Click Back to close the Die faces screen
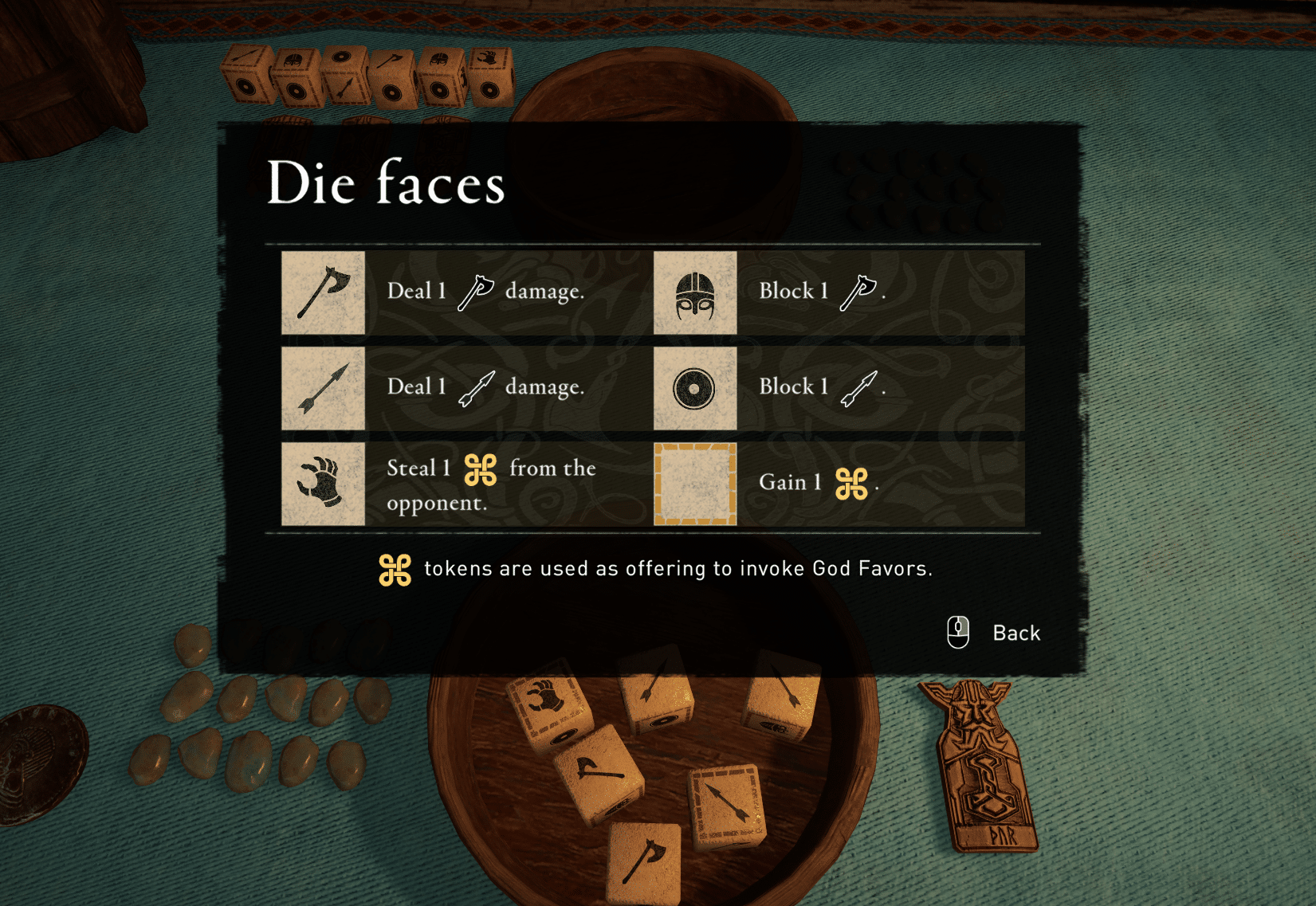 (x=1015, y=633)
